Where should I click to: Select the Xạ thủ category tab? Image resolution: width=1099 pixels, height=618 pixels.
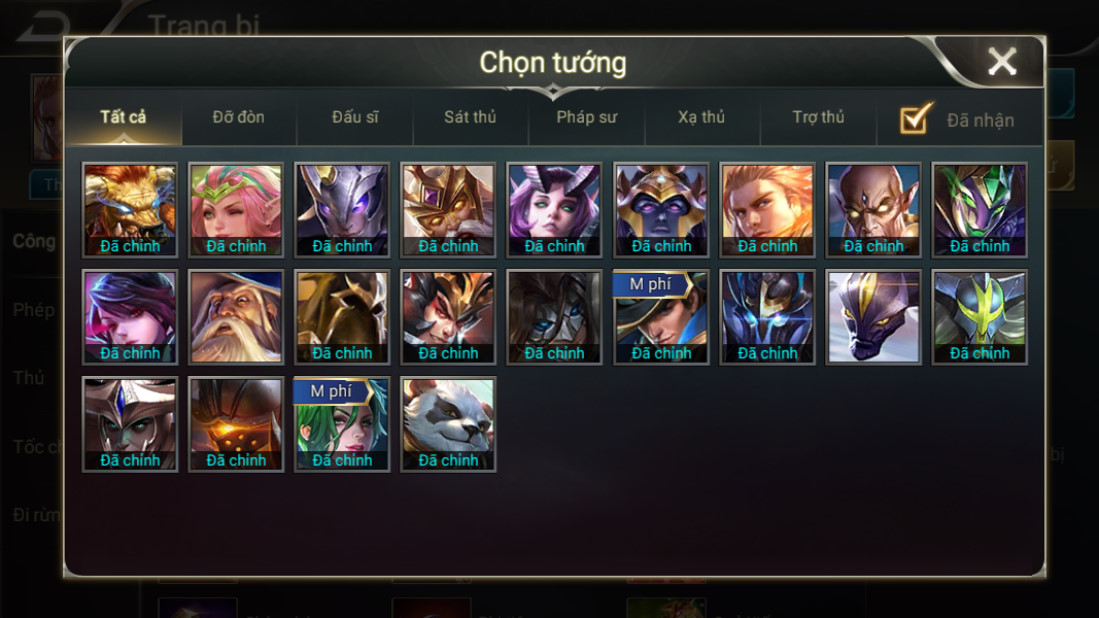[x=701, y=117]
